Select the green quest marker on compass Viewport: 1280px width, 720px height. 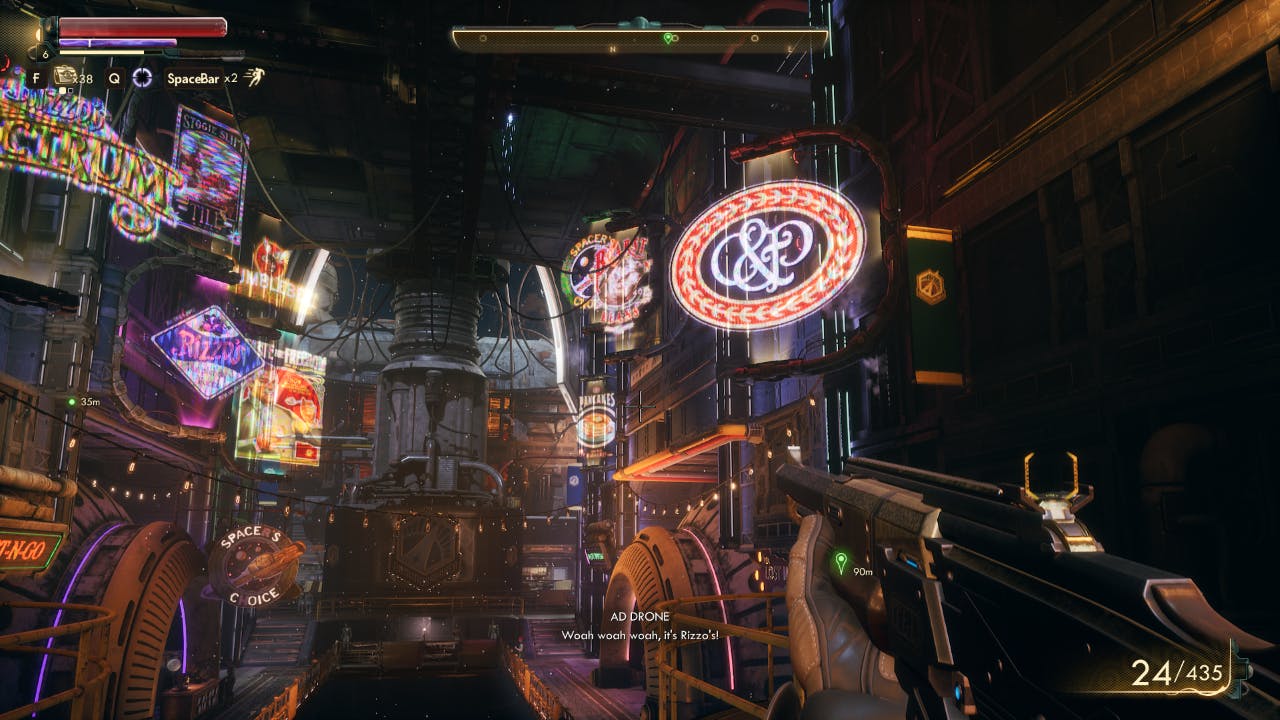(x=668, y=38)
